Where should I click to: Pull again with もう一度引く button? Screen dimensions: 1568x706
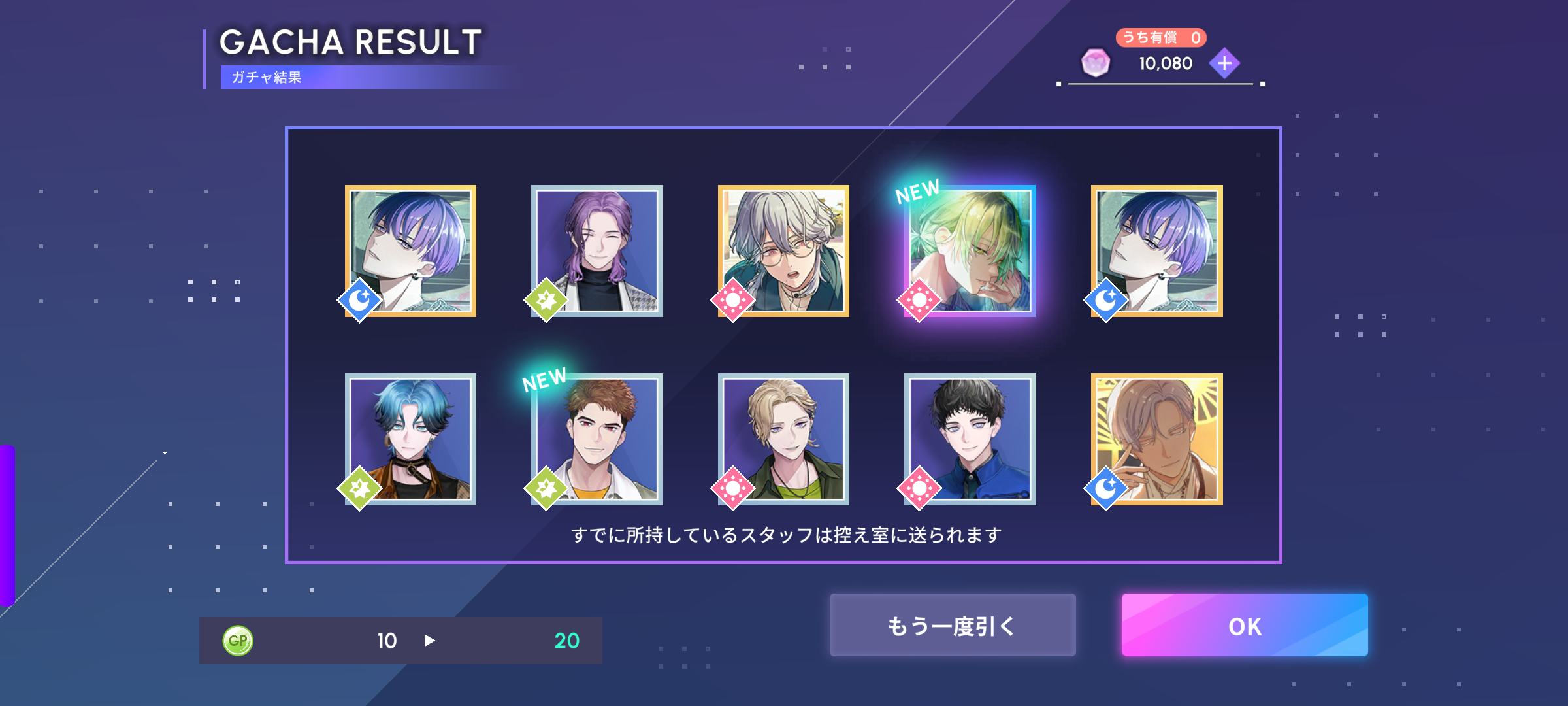tap(952, 625)
